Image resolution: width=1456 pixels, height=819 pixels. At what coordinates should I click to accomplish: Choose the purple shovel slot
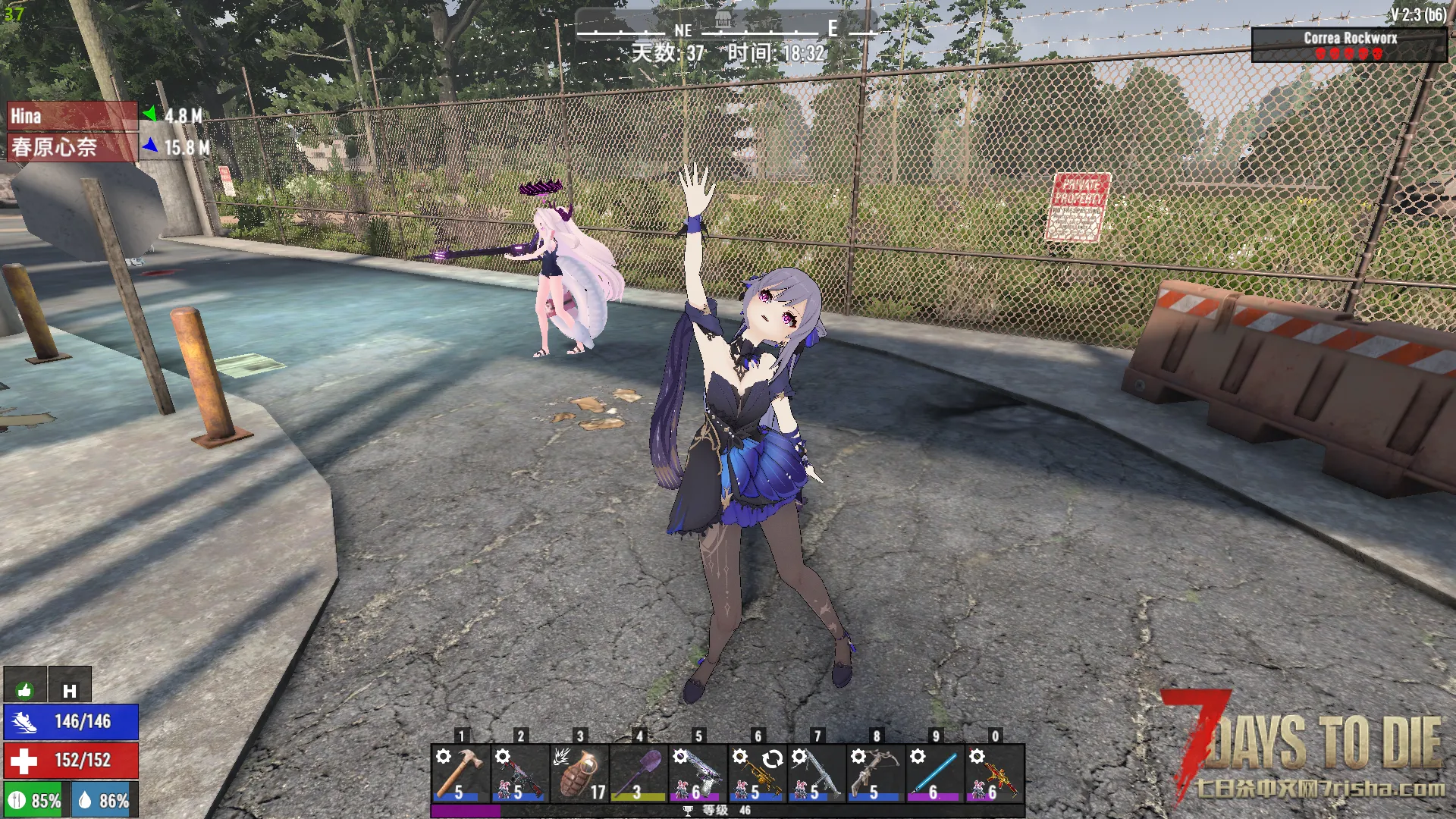[639, 773]
